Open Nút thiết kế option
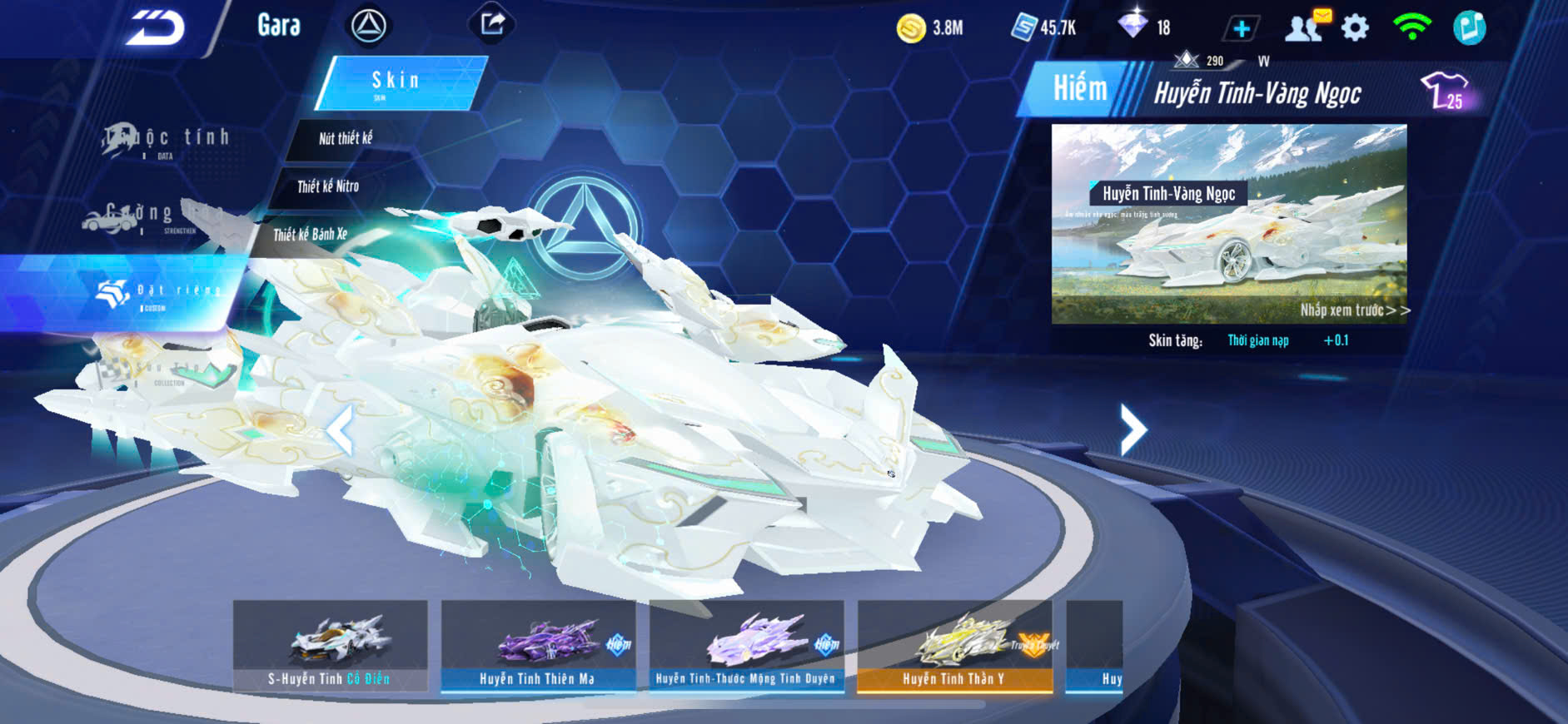Screen dimensions: 1568x724 (x=346, y=138)
